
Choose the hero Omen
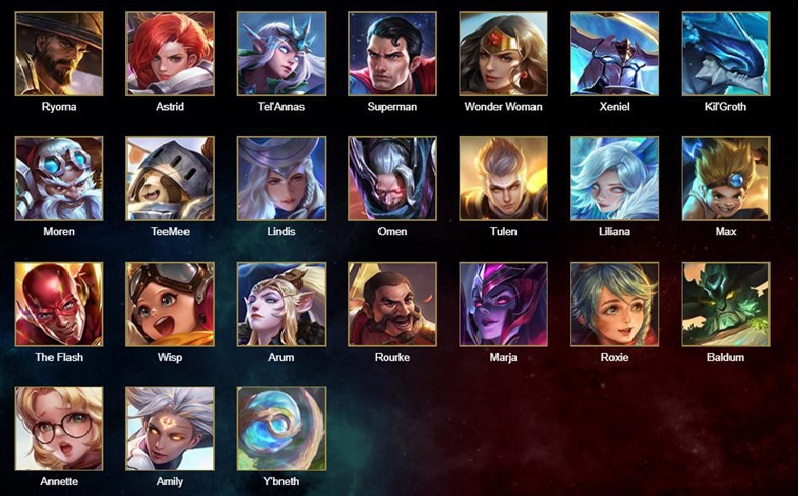point(392,179)
